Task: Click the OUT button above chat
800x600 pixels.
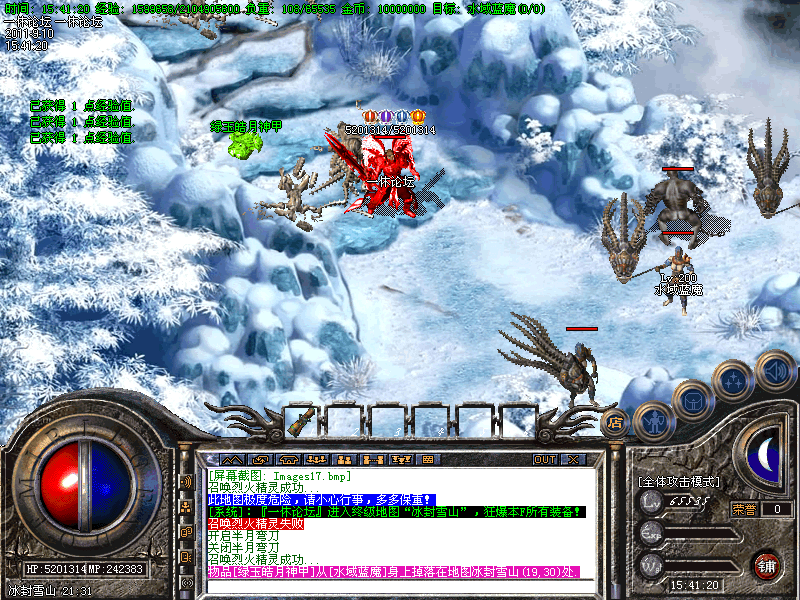Action: point(544,459)
